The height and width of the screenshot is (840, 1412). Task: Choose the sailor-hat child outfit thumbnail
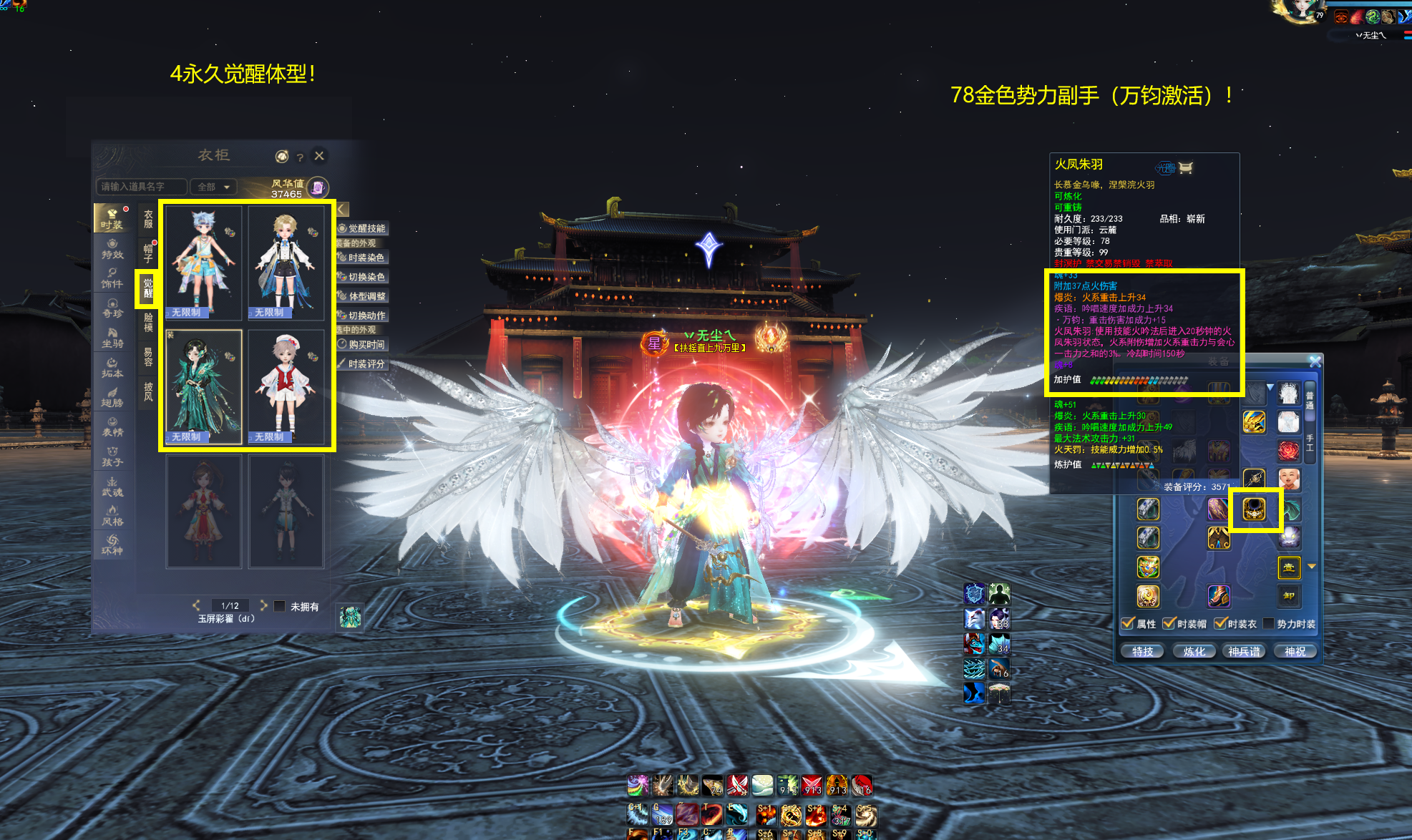pyautogui.click(x=286, y=386)
